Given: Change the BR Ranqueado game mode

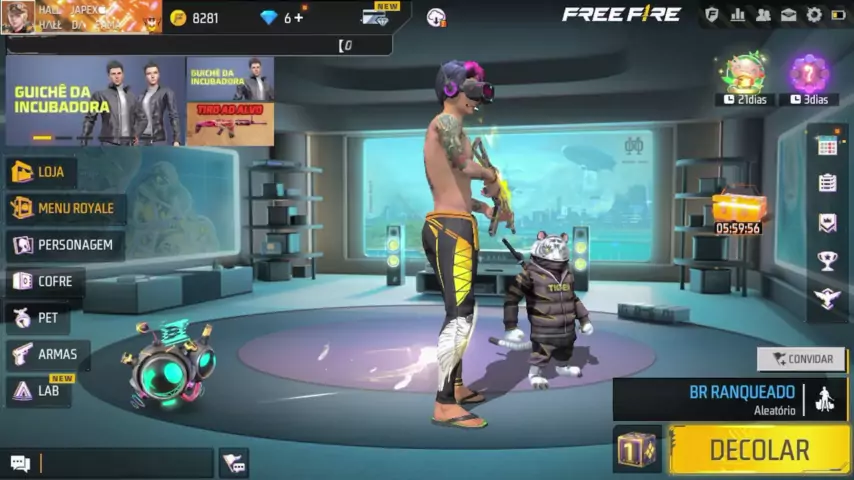Looking at the screenshot, I should 741,398.
